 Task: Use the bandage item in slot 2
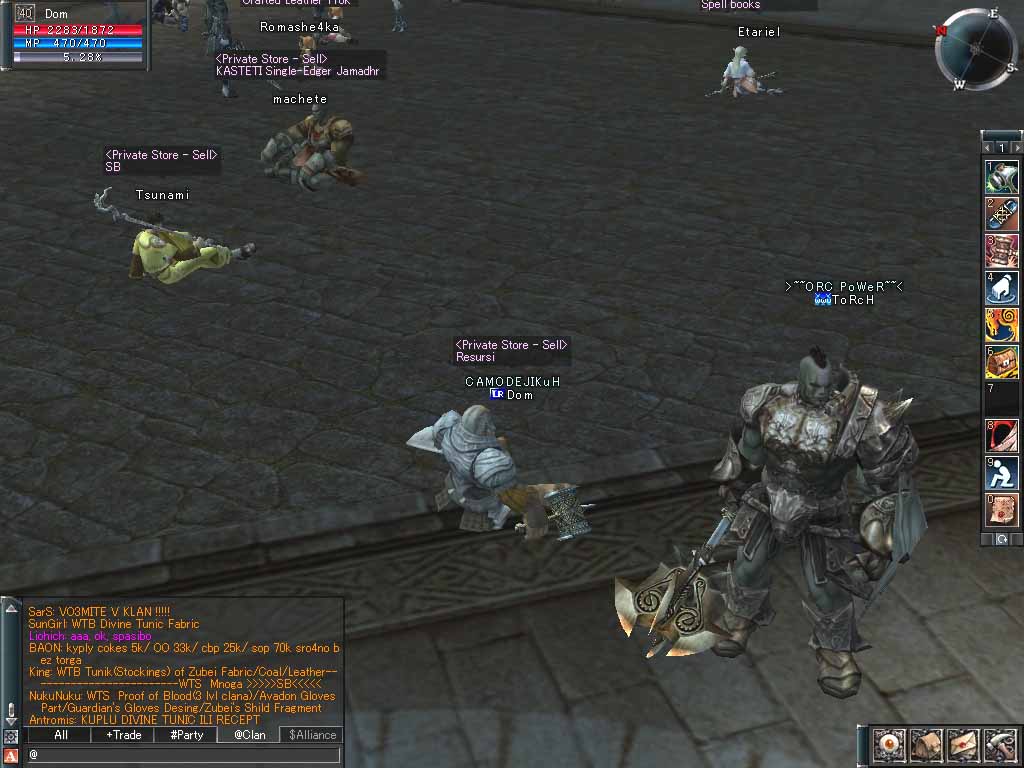click(x=1002, y=214)
